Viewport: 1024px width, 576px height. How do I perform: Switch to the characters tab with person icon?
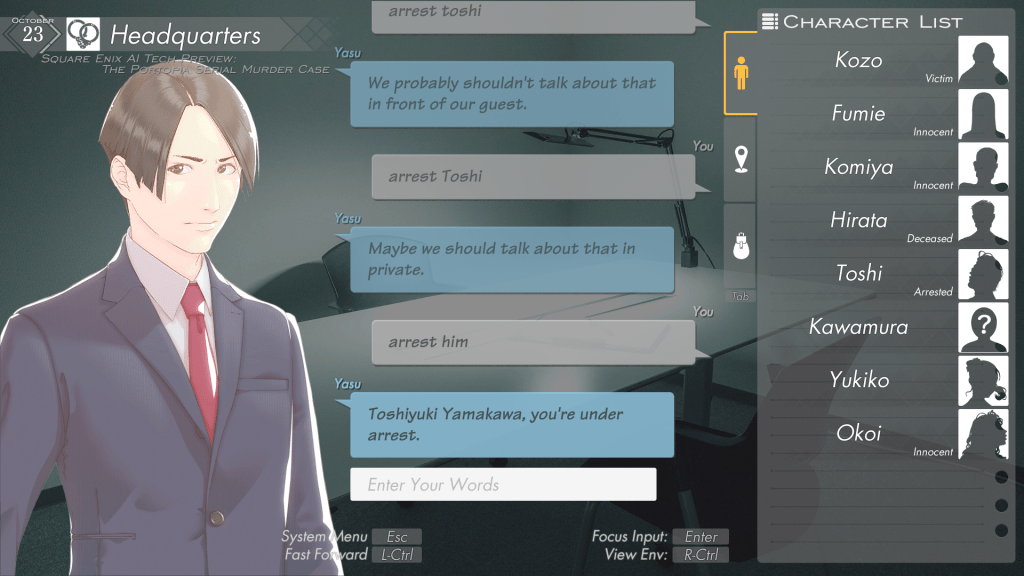tap(741, 73)
